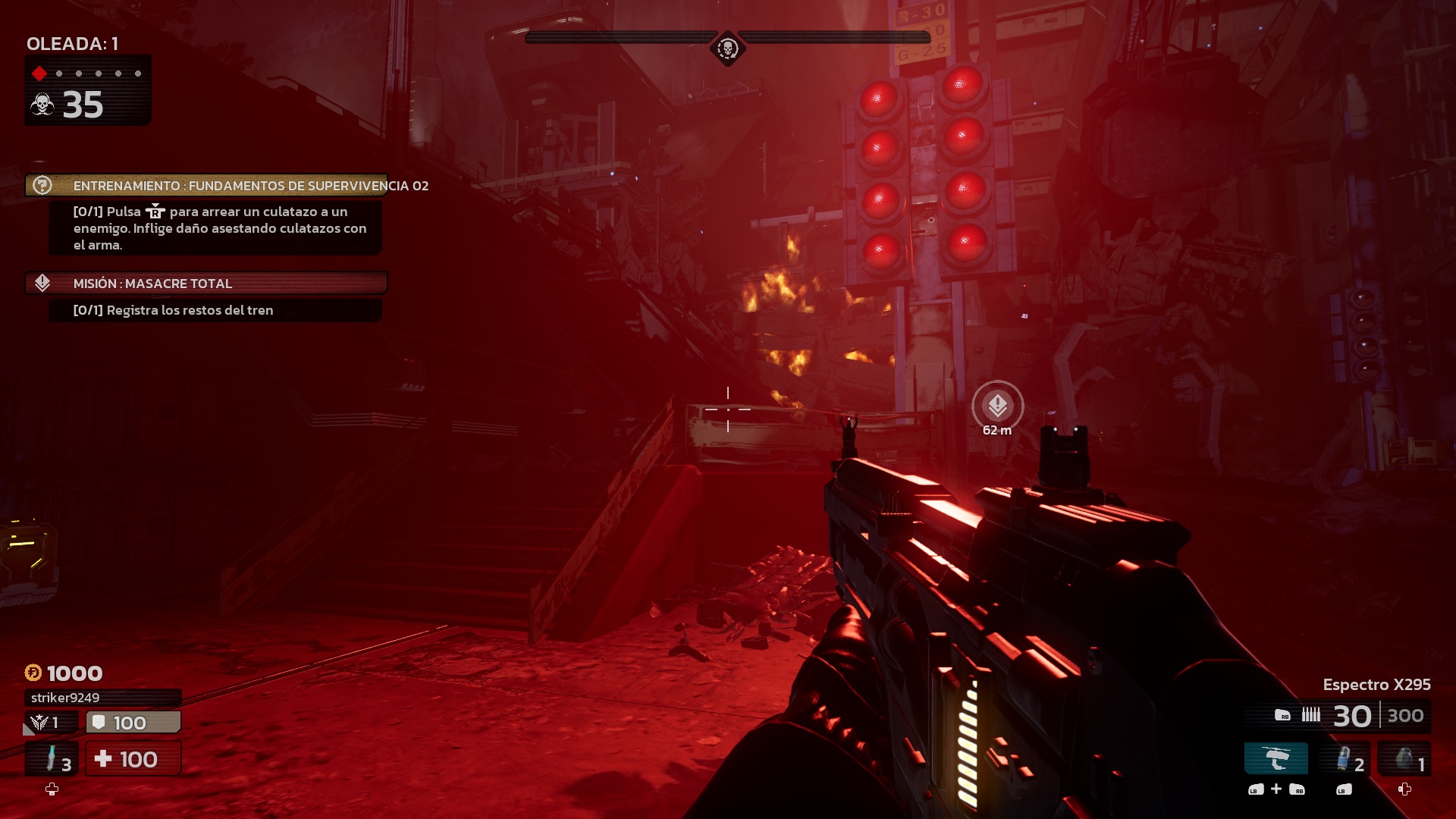Viewport: 1456px width, 819px height.
Task: Select the blue canister grenade slot
Action: [1345, 759]
